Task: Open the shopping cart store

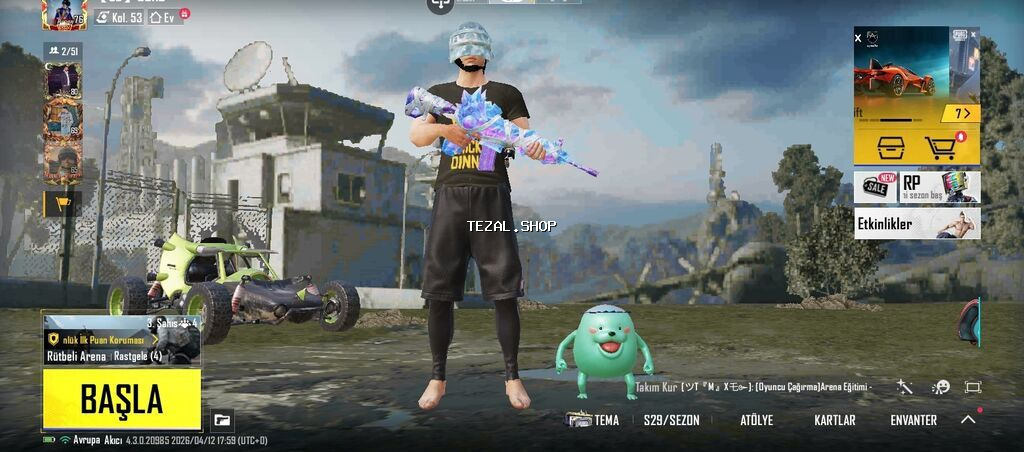Action: (942, 148)
